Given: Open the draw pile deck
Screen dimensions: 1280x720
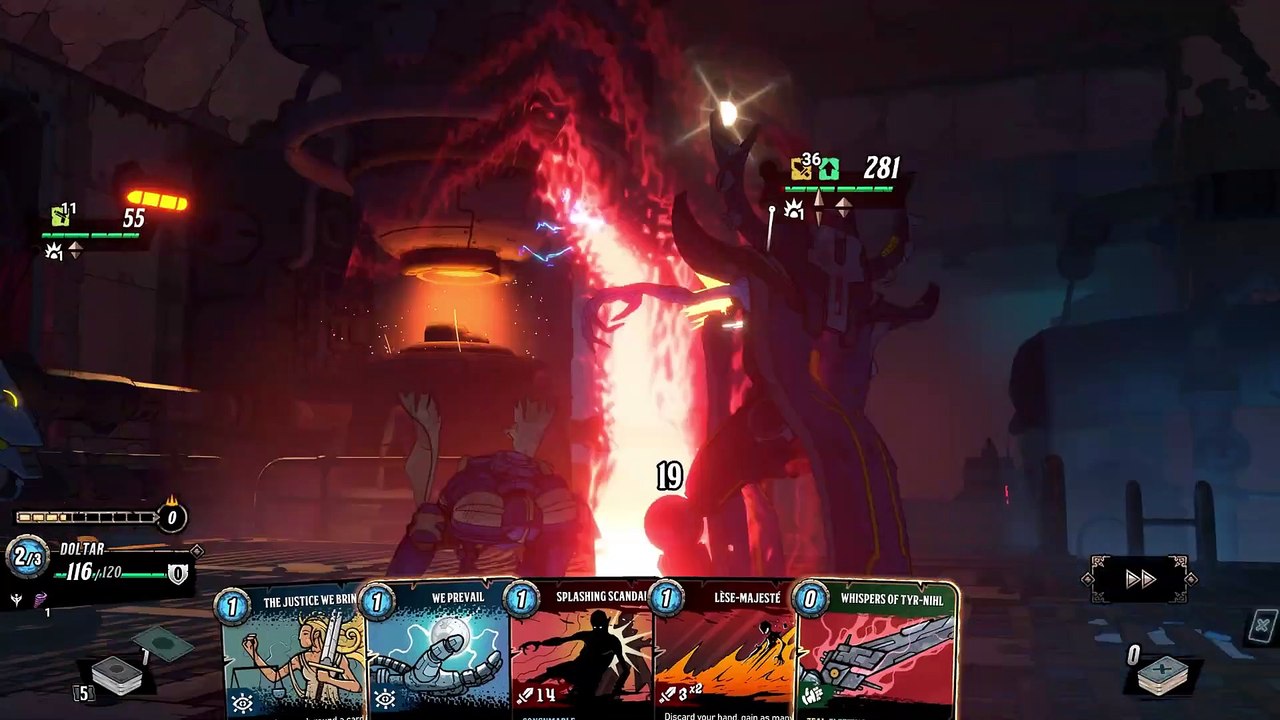Looking at the screenshot, I should pyautogui.click(x=116, y=675).
